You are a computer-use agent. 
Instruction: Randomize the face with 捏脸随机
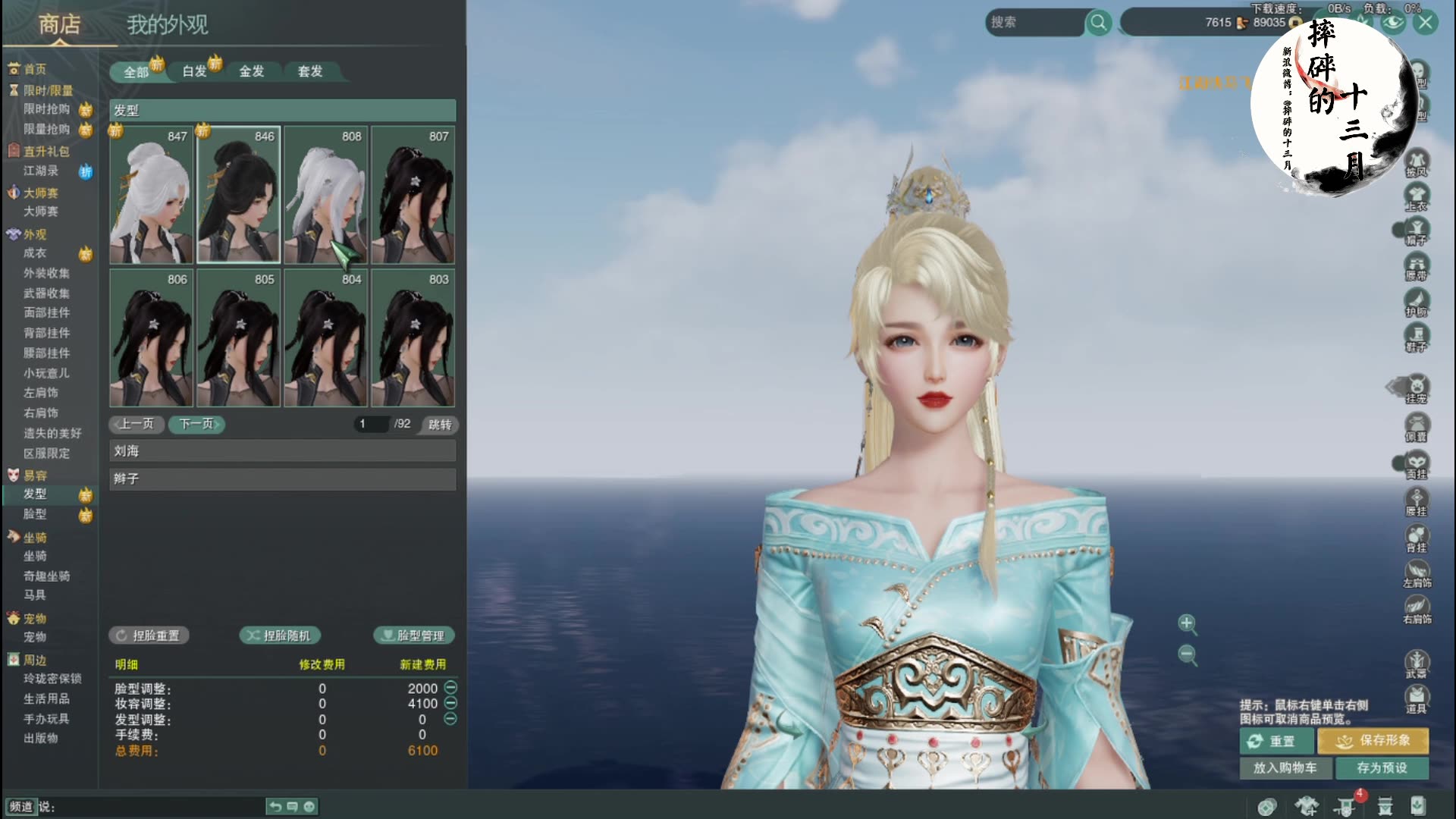pyautogui.click(x=280, y=635)
